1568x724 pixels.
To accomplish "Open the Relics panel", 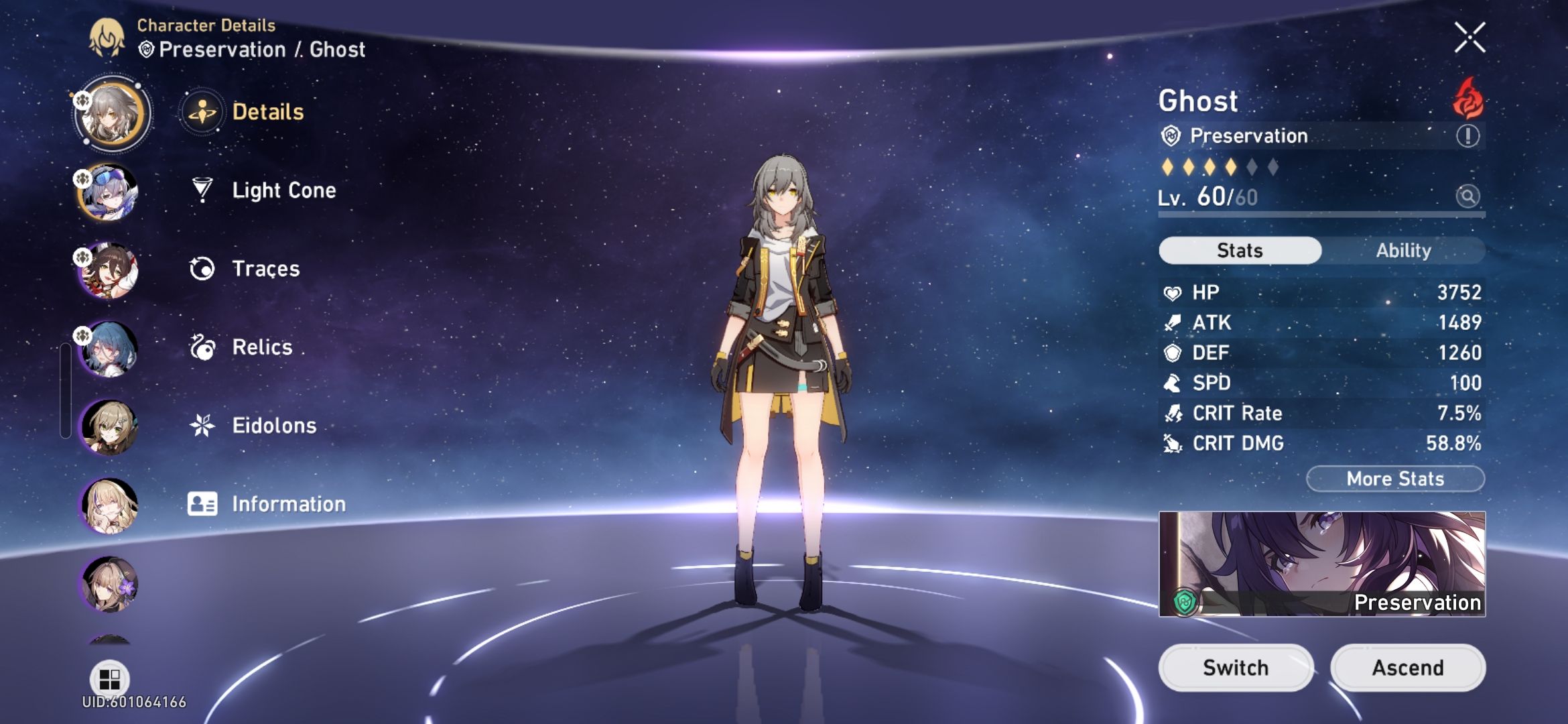I will point(261,347).
